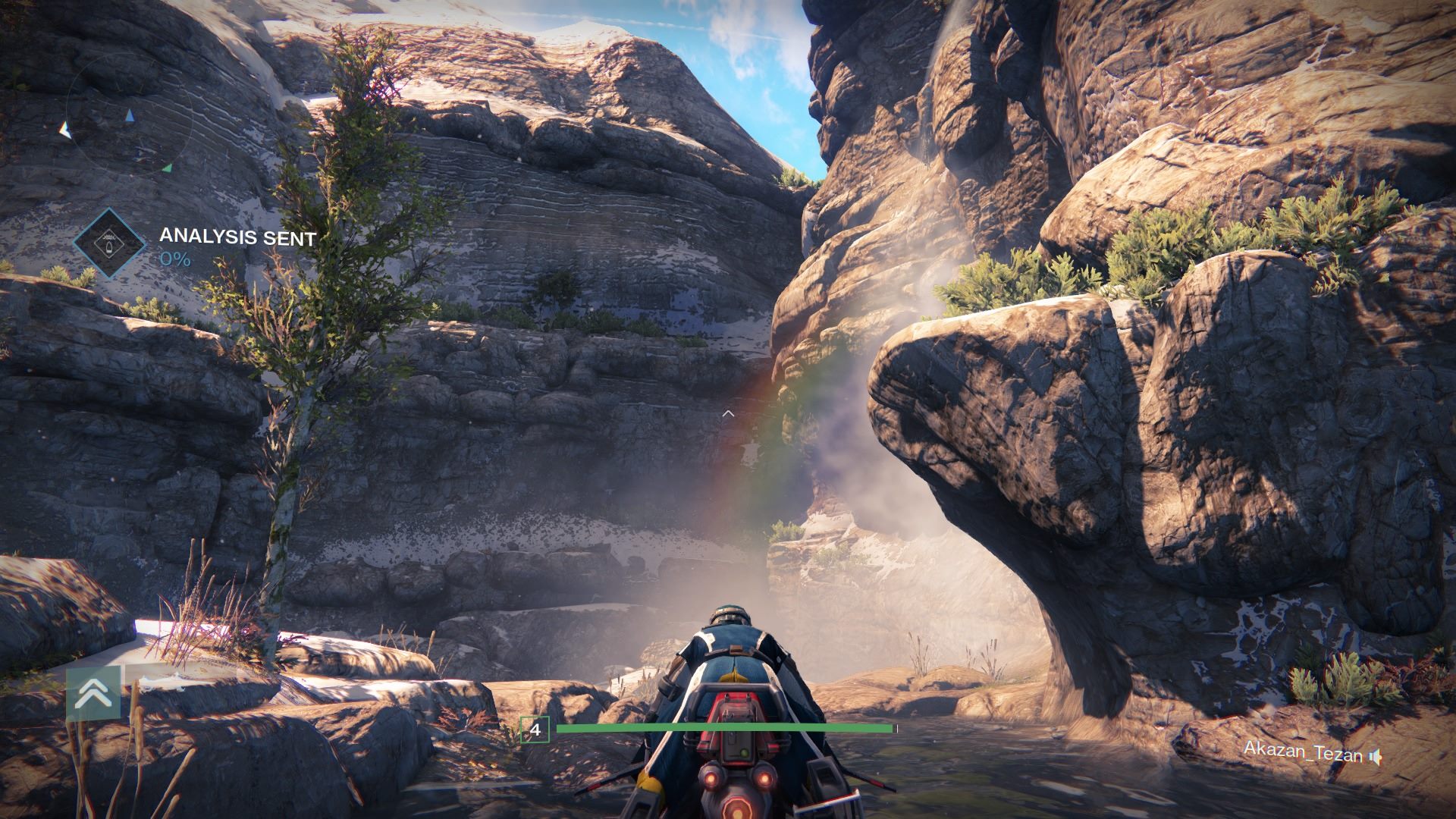This screenshot has height=819, width=1456.
Task: Click the speaker icon beside Akazan_Tezan
Action: 1376,757
